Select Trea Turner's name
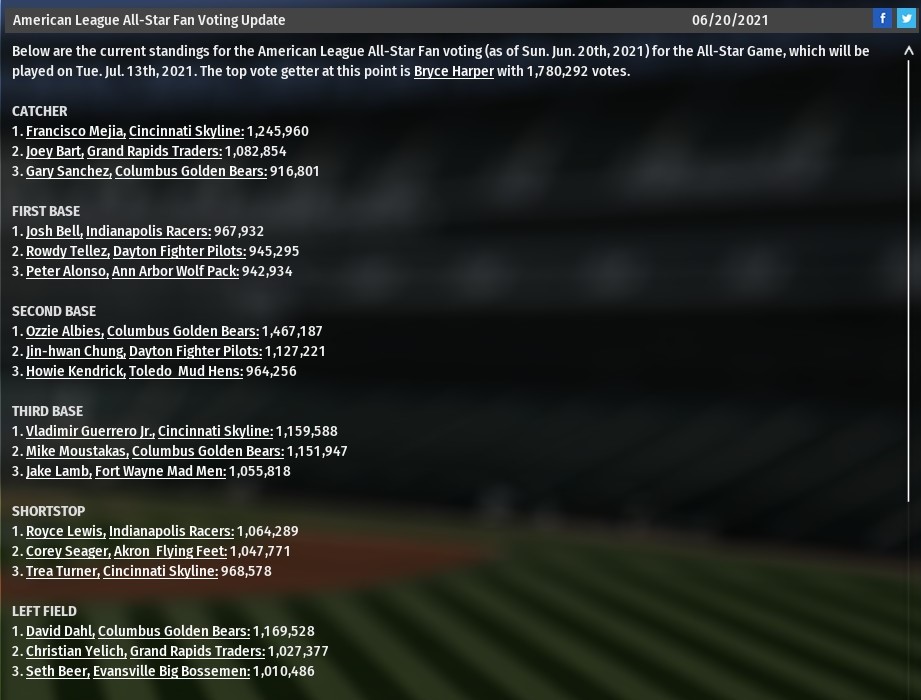Viewport: 921px width, 700px height. click(x=62, y=571)
